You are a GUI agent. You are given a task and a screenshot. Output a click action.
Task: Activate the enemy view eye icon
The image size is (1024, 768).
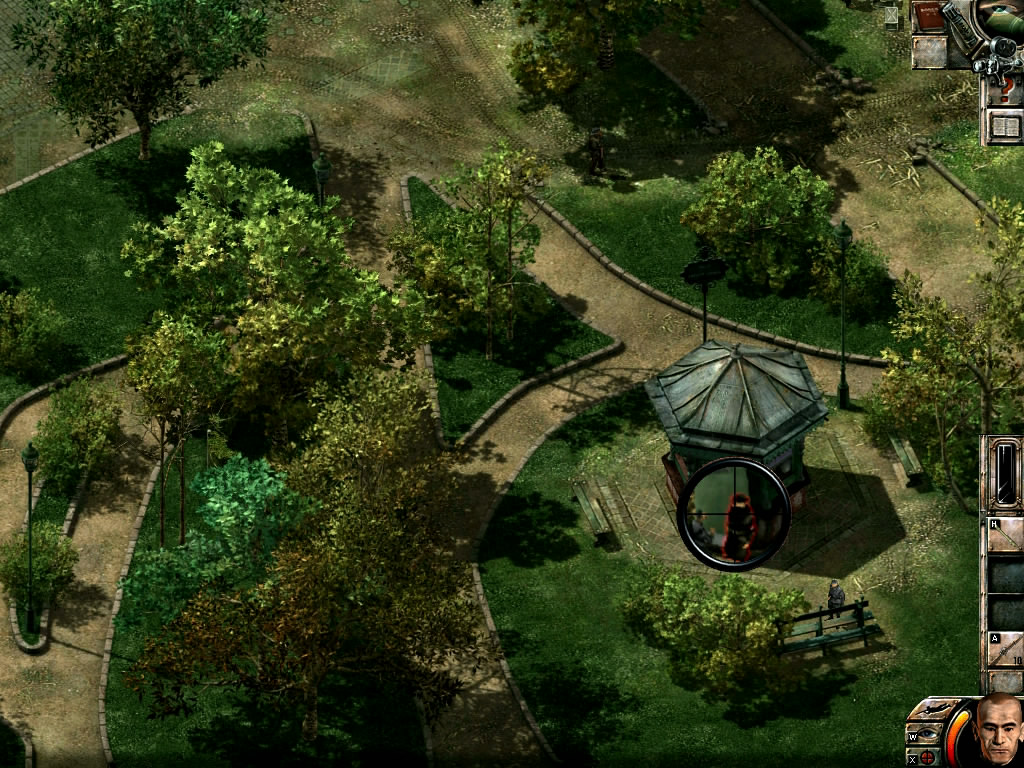coord(927,735)
